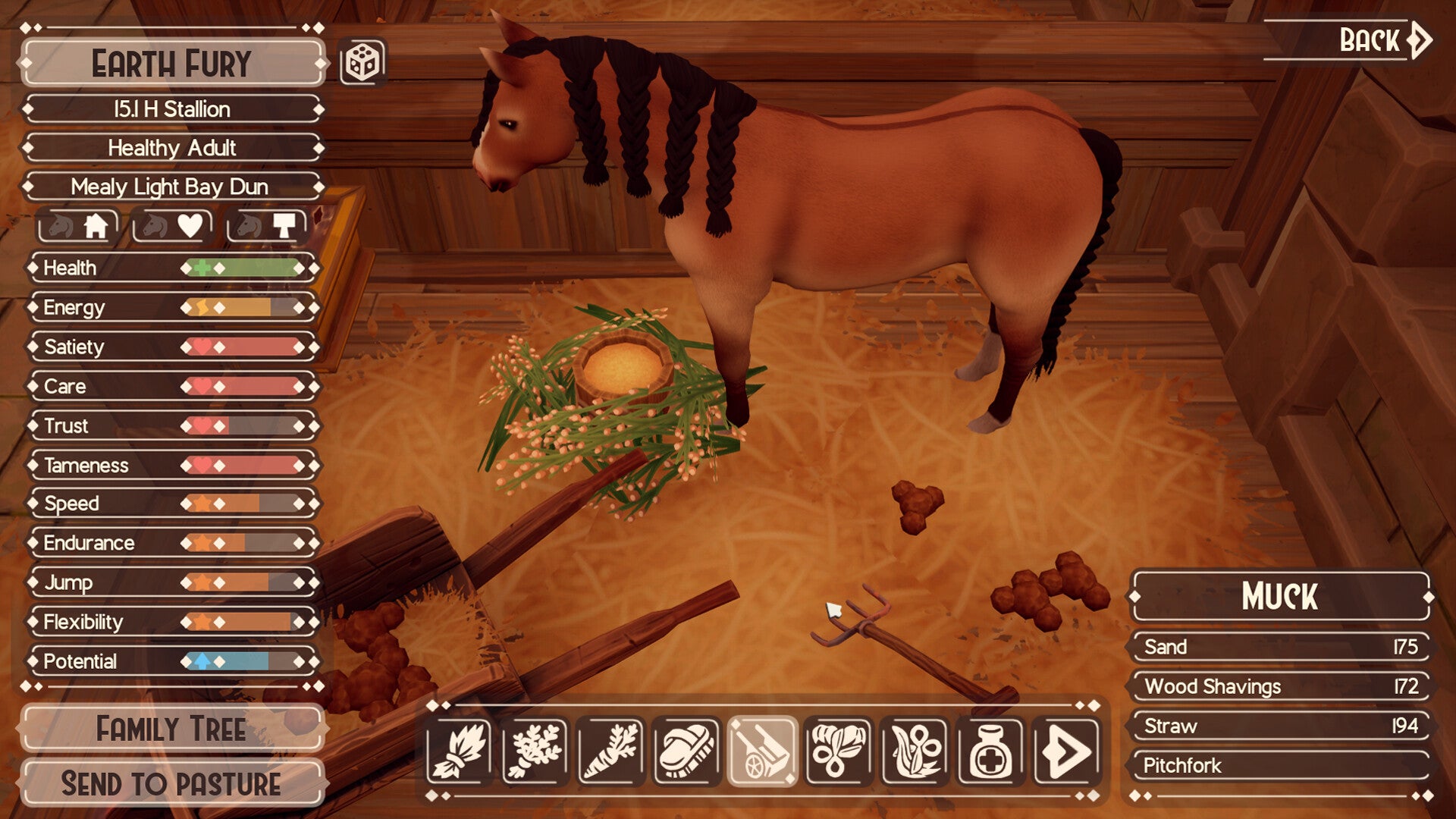Open the leaves and scissors tool
Image resolution: width=1456 pixels, height=819 pixels.
(838, 751)
